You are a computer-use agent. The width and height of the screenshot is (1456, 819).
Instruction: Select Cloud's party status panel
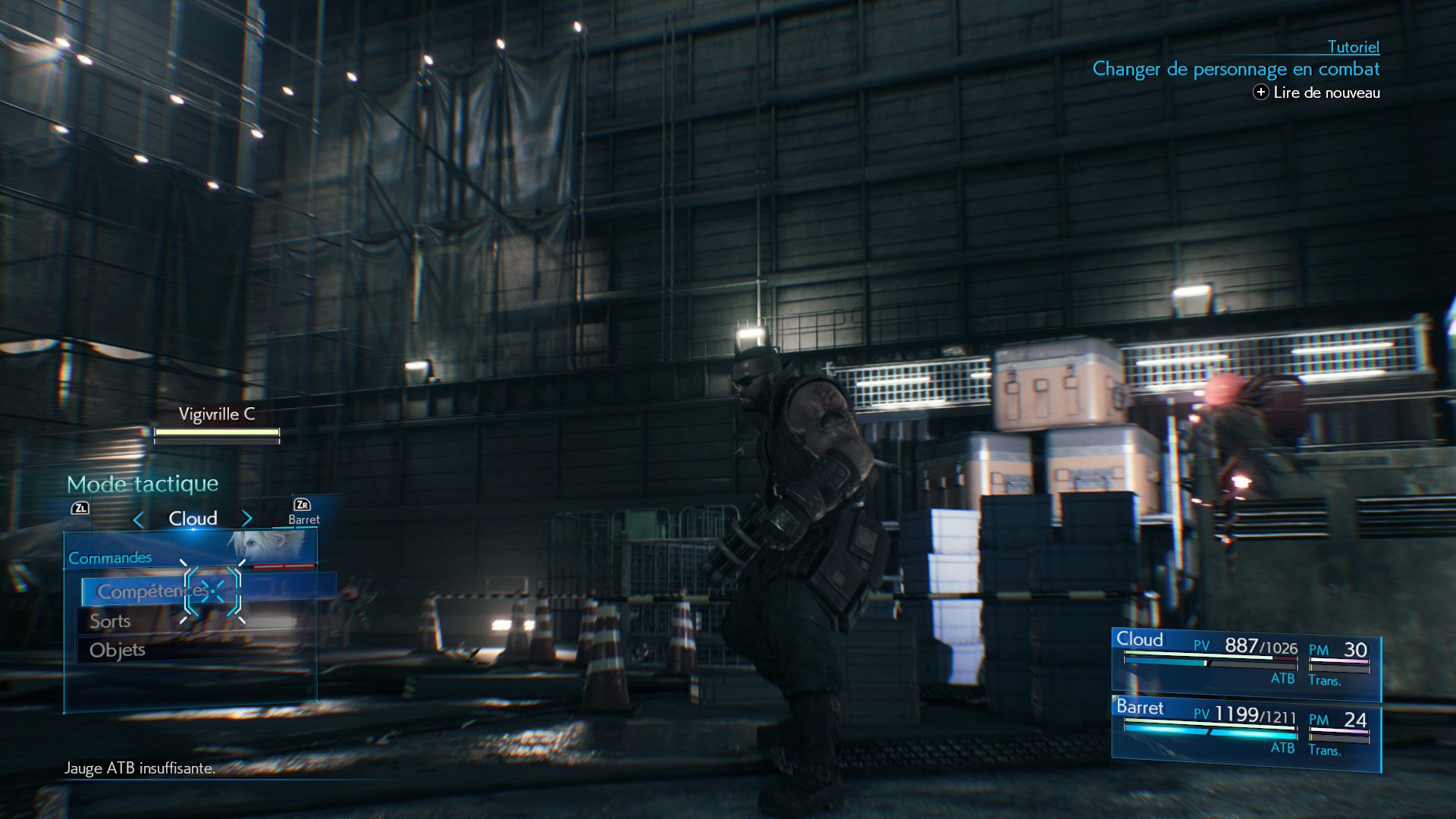point(1245,662)
